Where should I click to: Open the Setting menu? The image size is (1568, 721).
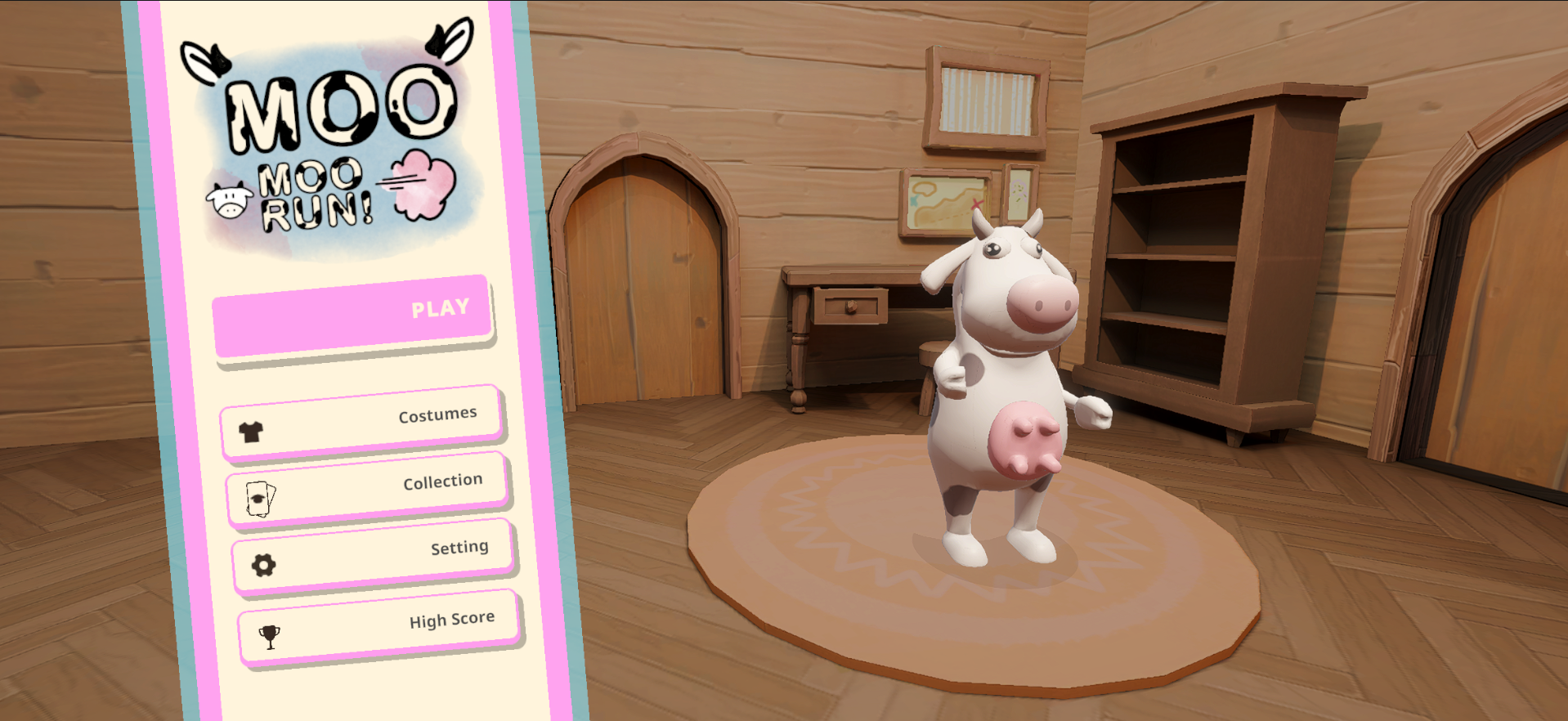coord(373,555)
